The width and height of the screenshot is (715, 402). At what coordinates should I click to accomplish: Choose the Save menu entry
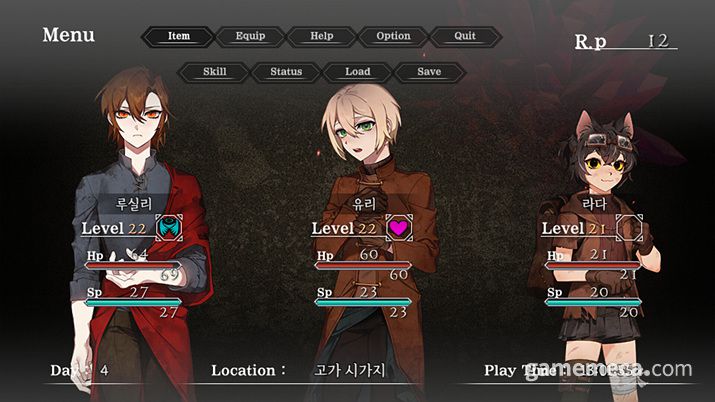click(429, 72)
